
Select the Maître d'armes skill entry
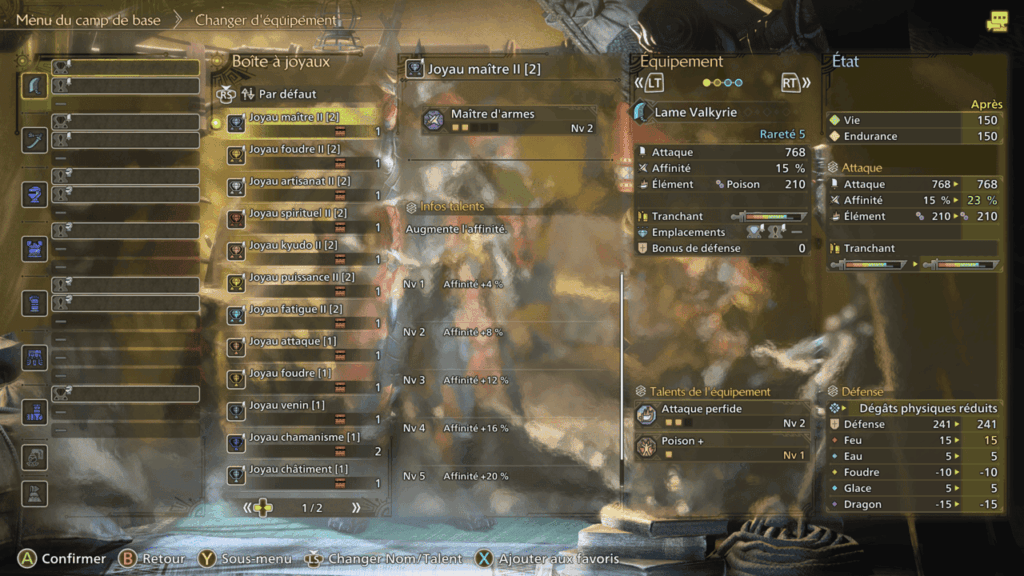click(x=510, y=121)
